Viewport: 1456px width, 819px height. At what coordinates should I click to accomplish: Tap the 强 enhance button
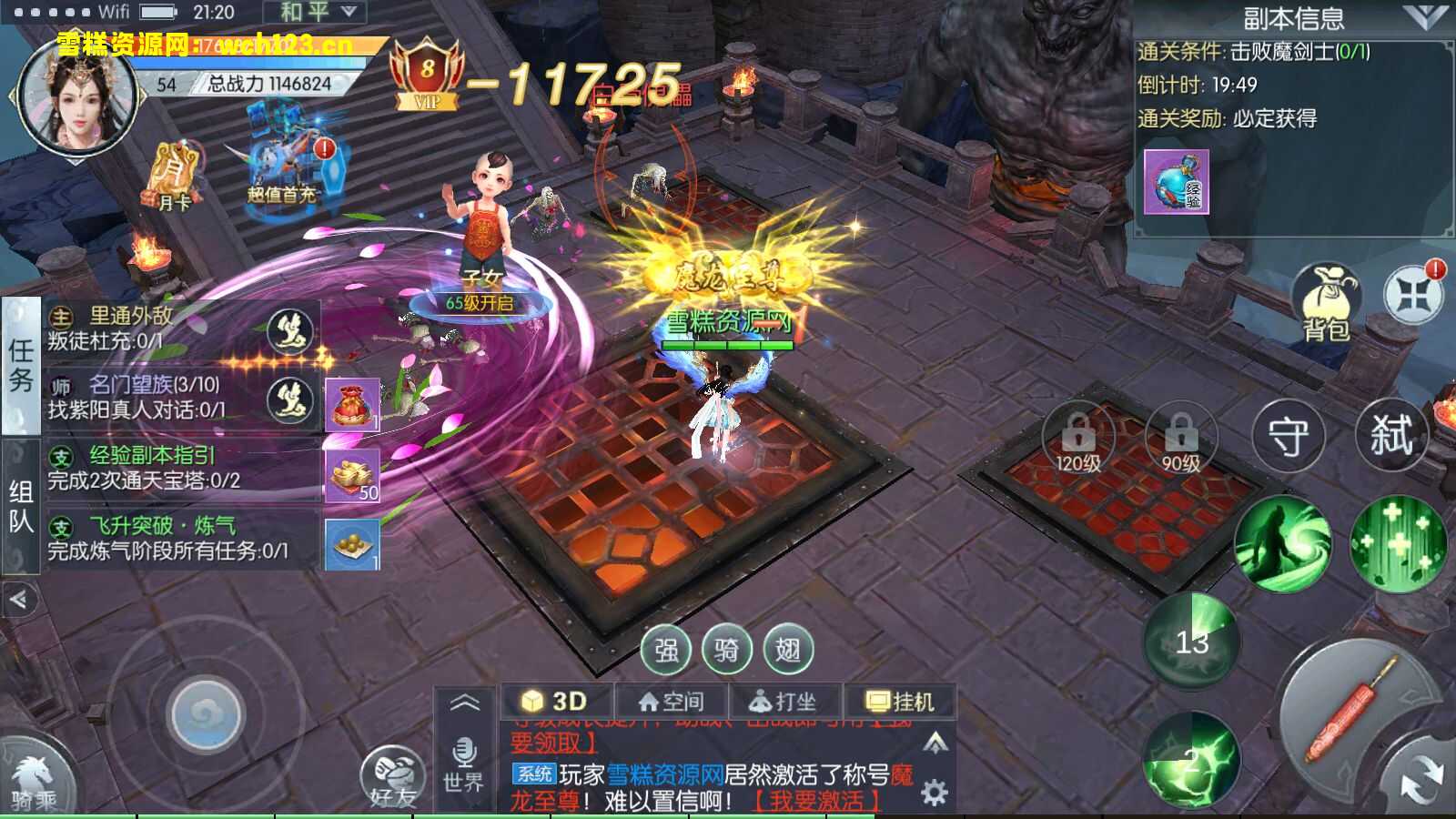666,650
